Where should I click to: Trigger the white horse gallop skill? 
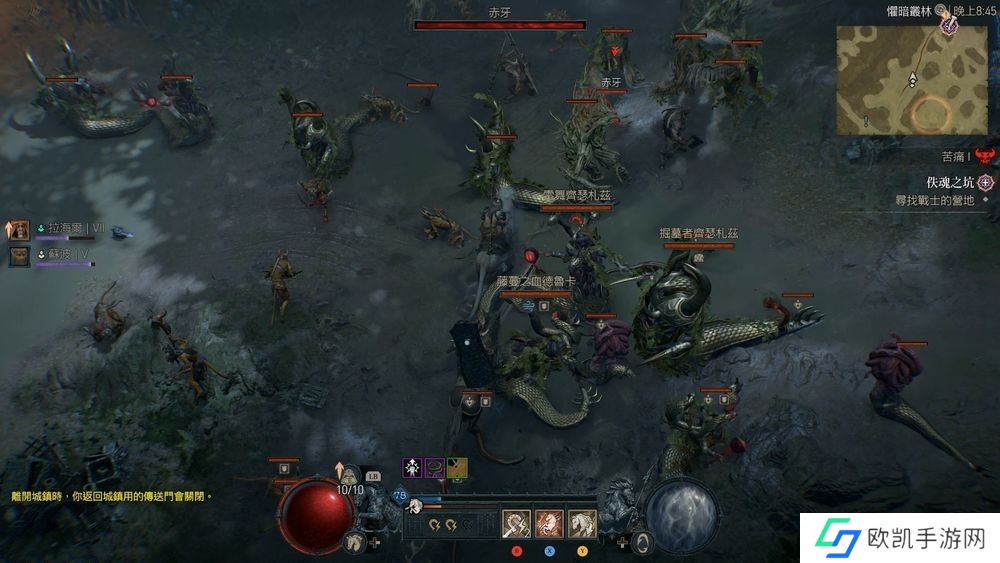tap(582, 523)
